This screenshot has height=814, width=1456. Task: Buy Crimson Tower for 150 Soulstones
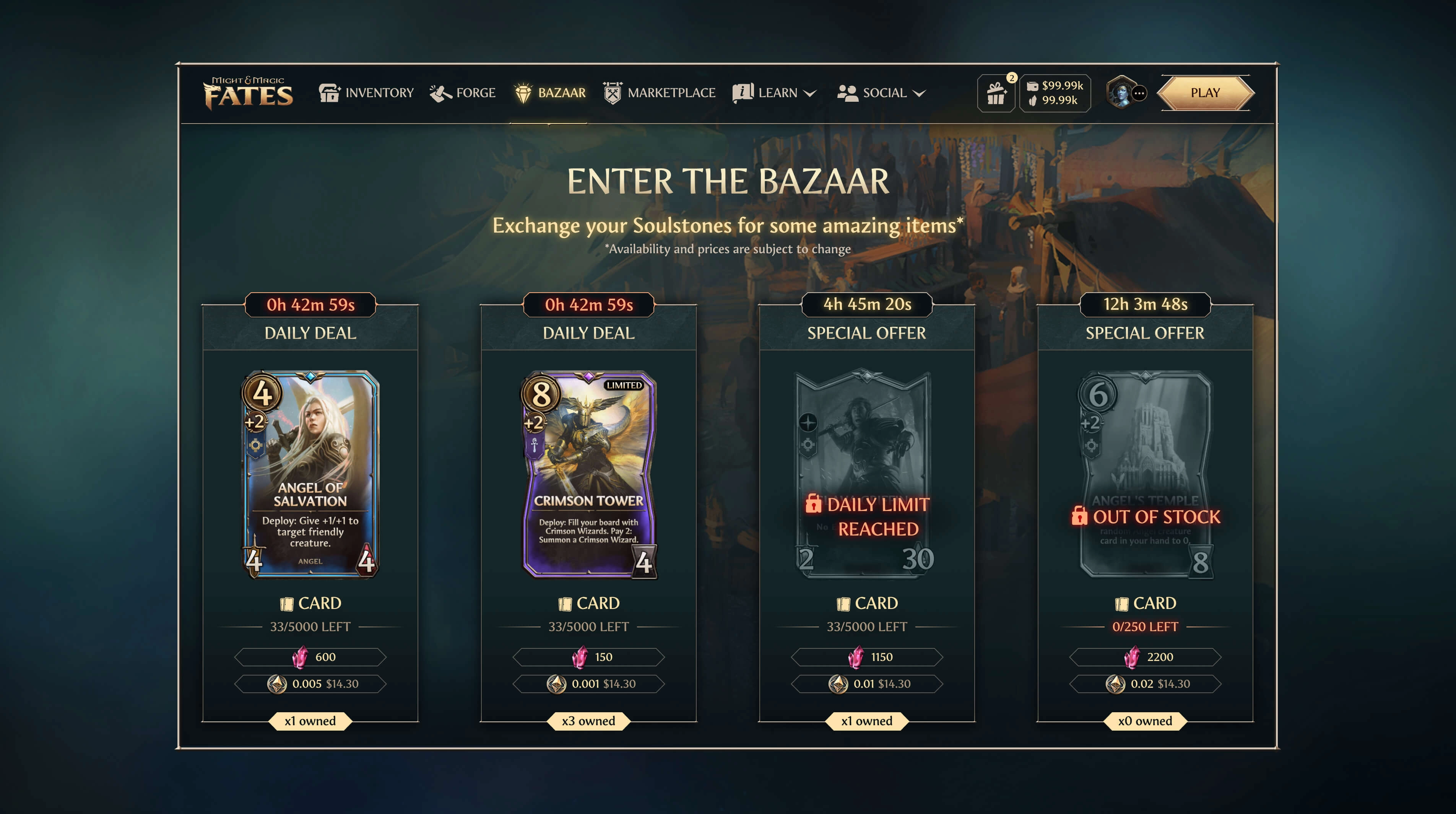(x=588, y=657)
